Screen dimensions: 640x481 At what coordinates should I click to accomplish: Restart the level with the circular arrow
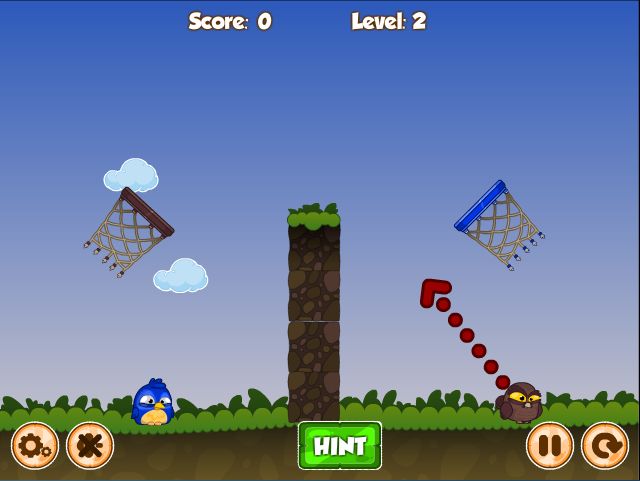pyautogui.click(x=605, y=445)
